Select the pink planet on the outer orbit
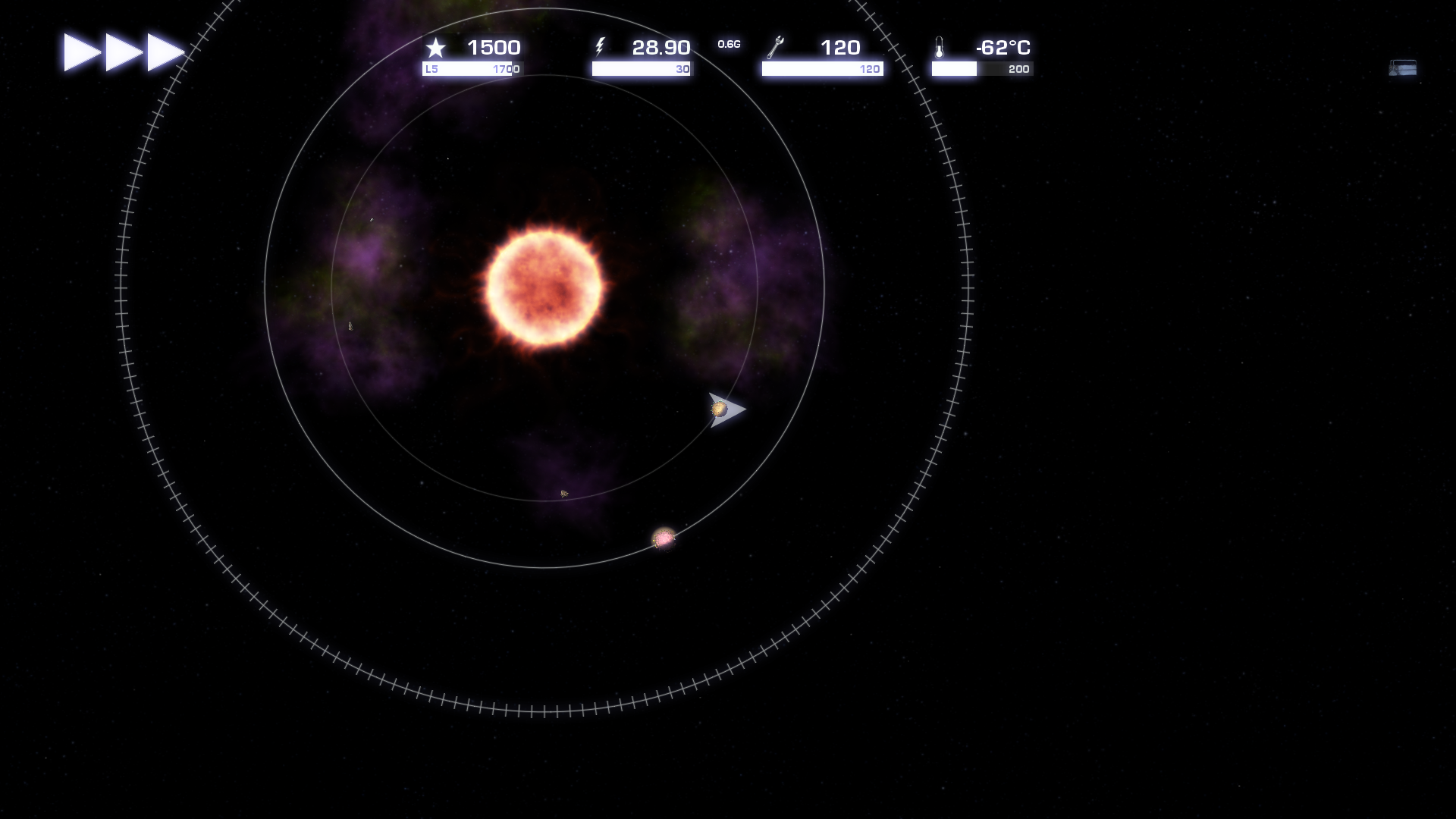This screenshot has width=1456, height=819. tap(663, 540)
